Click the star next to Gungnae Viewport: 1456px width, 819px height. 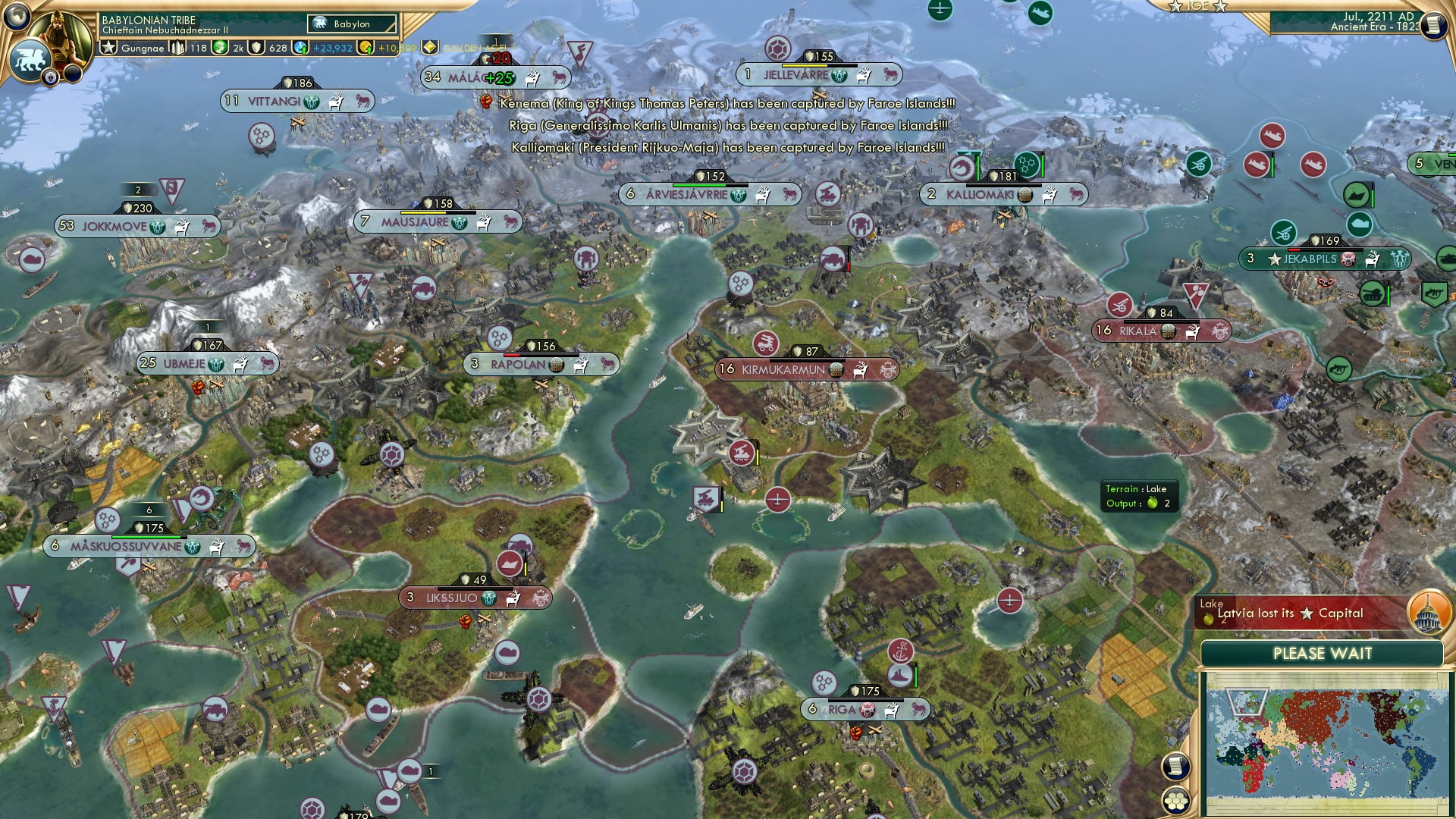(x=108, y=47)
